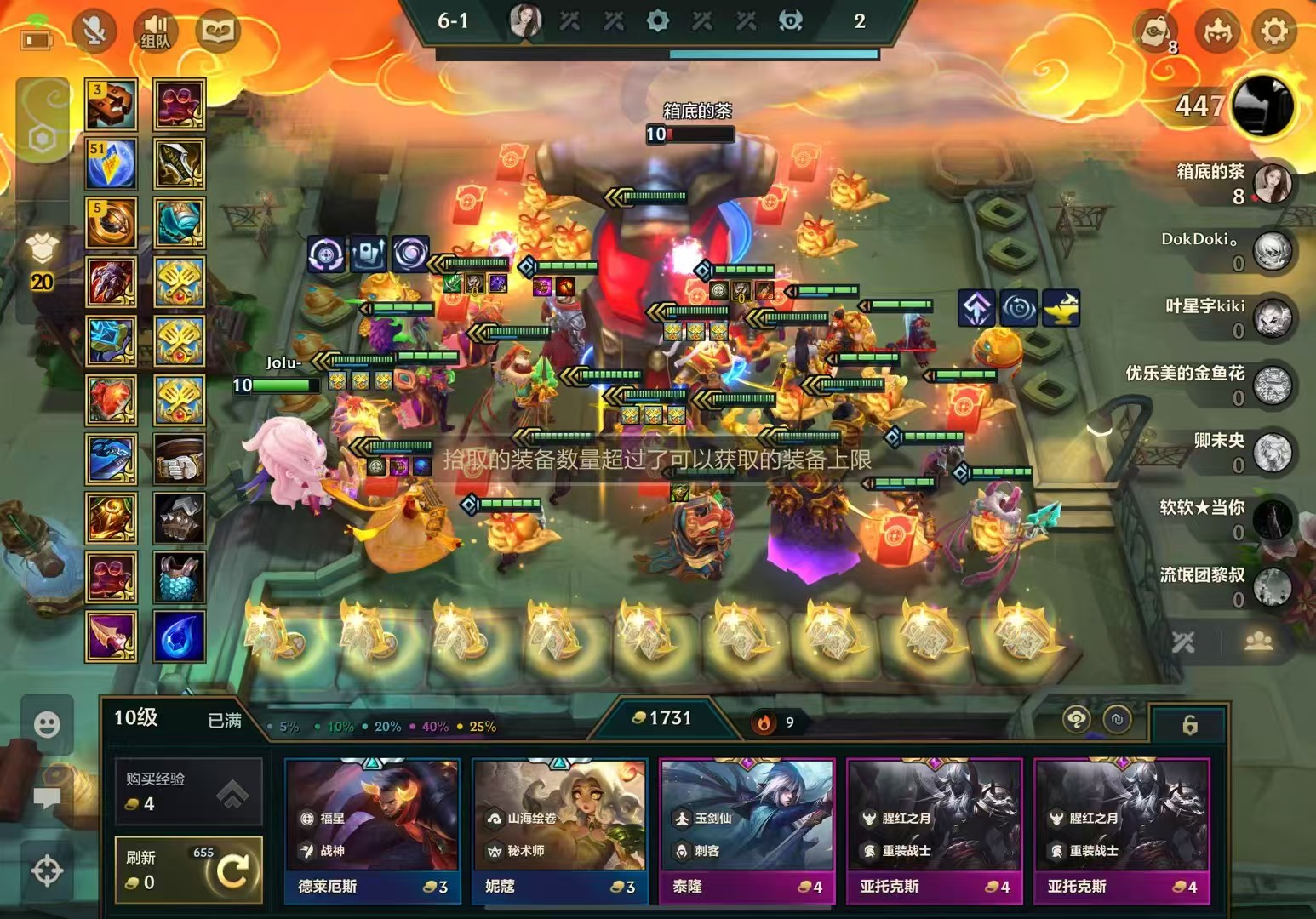This screenshot has height=919, width=1316.
Task: Select the red heart gem item slot
Action: pyautogui.click(x=111, y=399)
